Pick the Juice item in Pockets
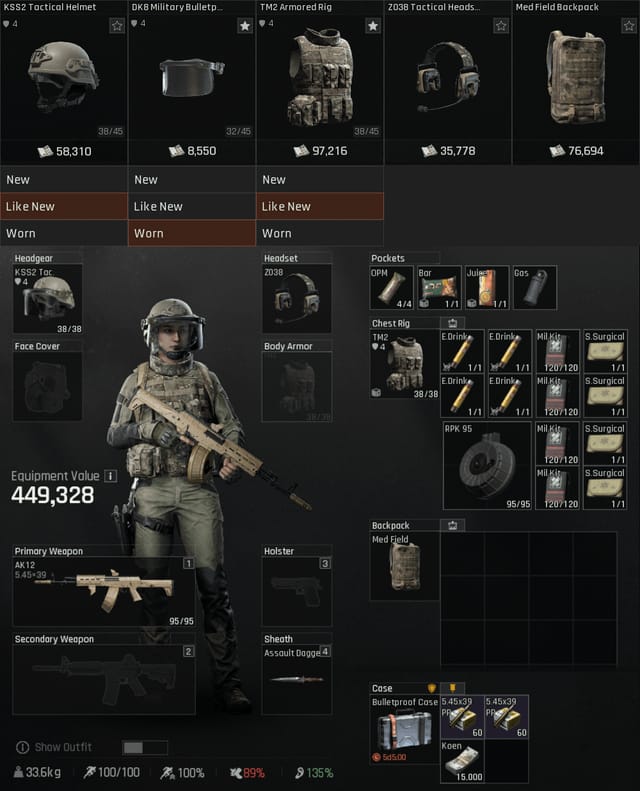This screenshot has height=791, width=640. [487, 288]
